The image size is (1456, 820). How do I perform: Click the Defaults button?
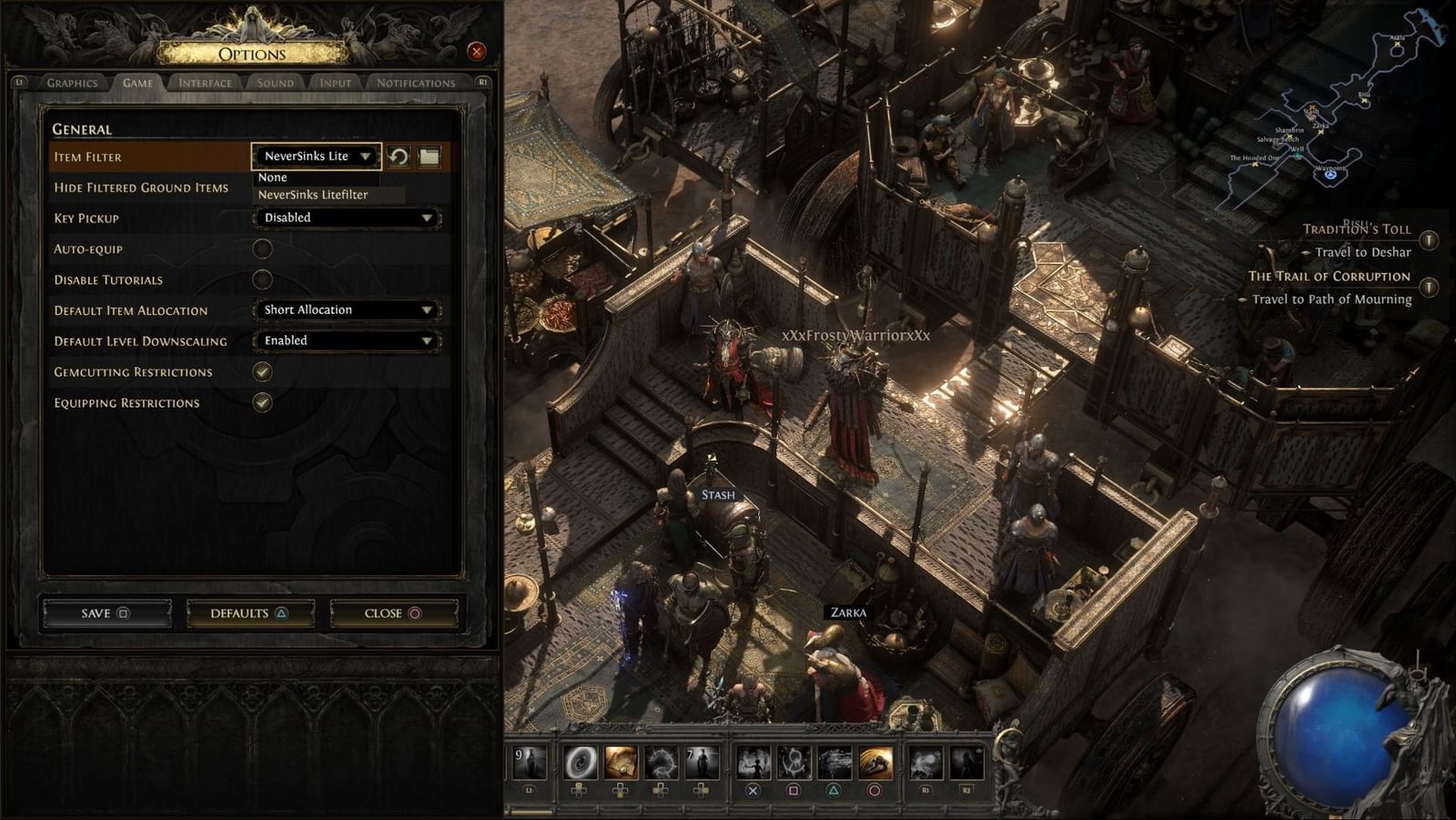click(x=249, y=612)
